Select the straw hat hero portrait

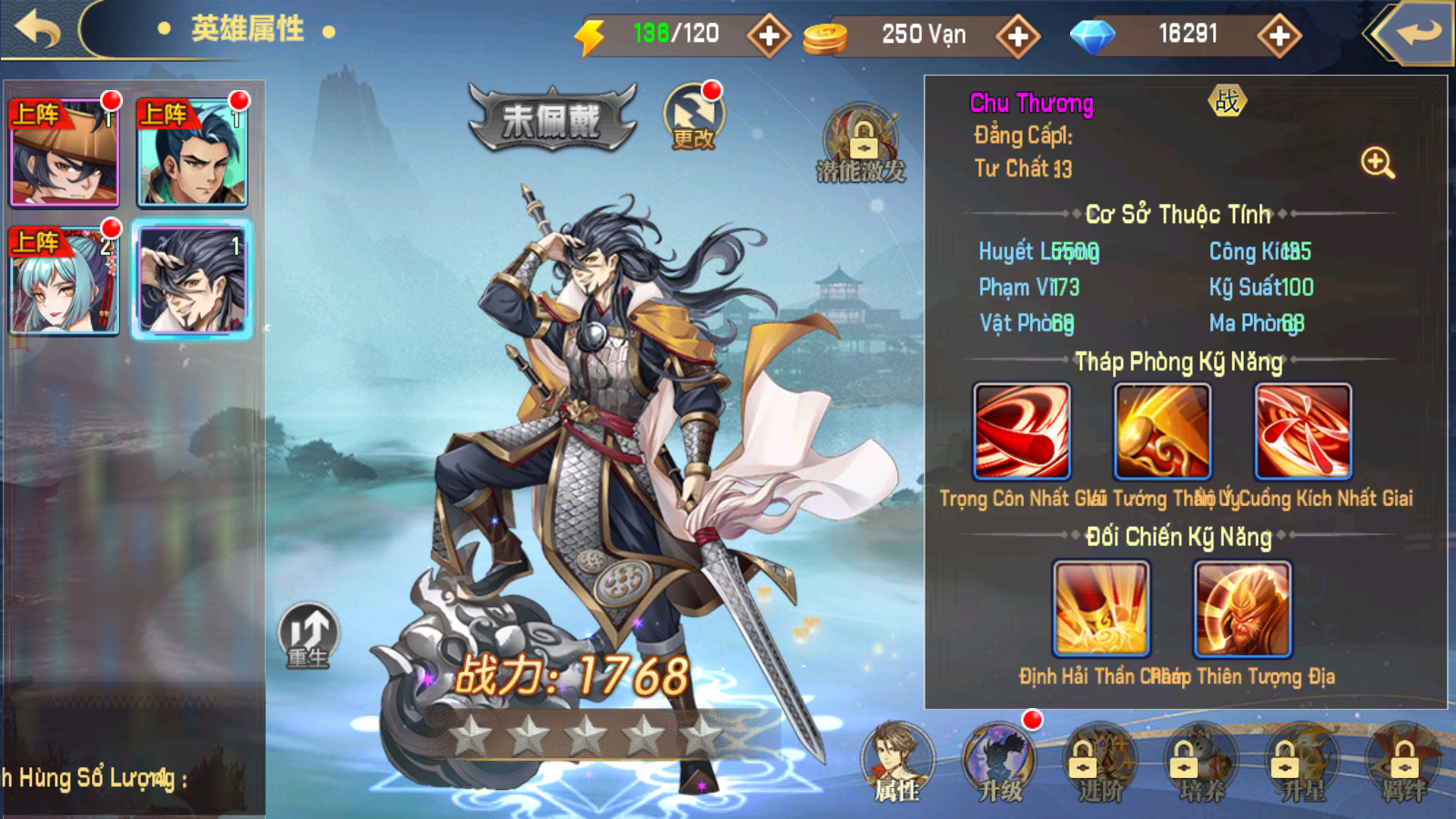[x=65, y=153]
